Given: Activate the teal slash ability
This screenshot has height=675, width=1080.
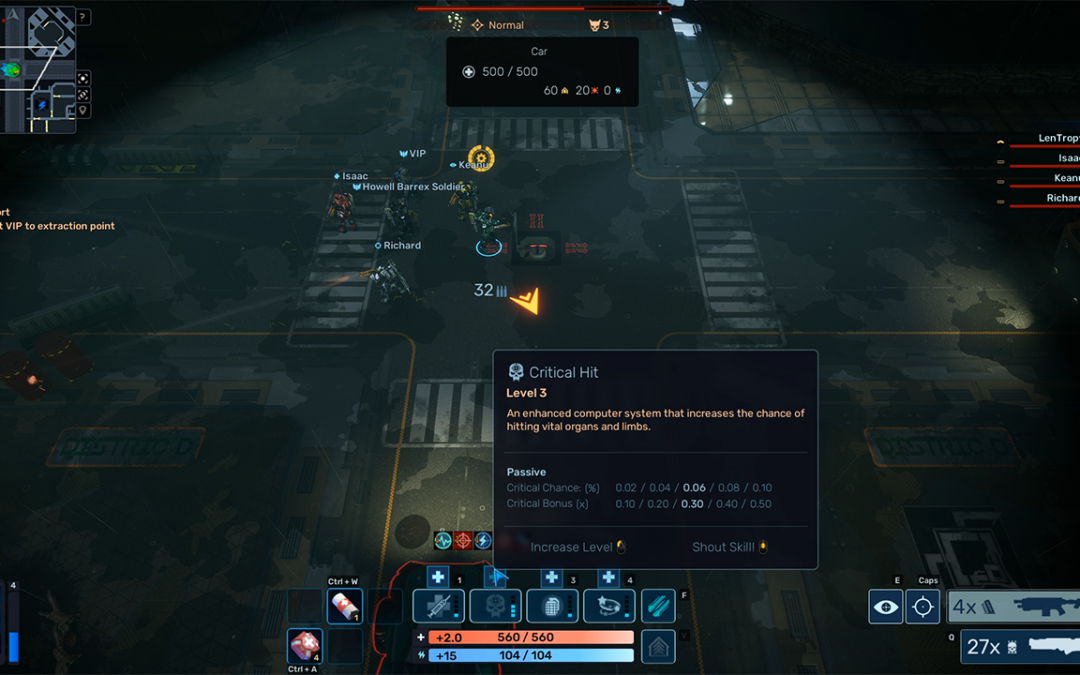Looking at the screenshot, I should point(658,606).
